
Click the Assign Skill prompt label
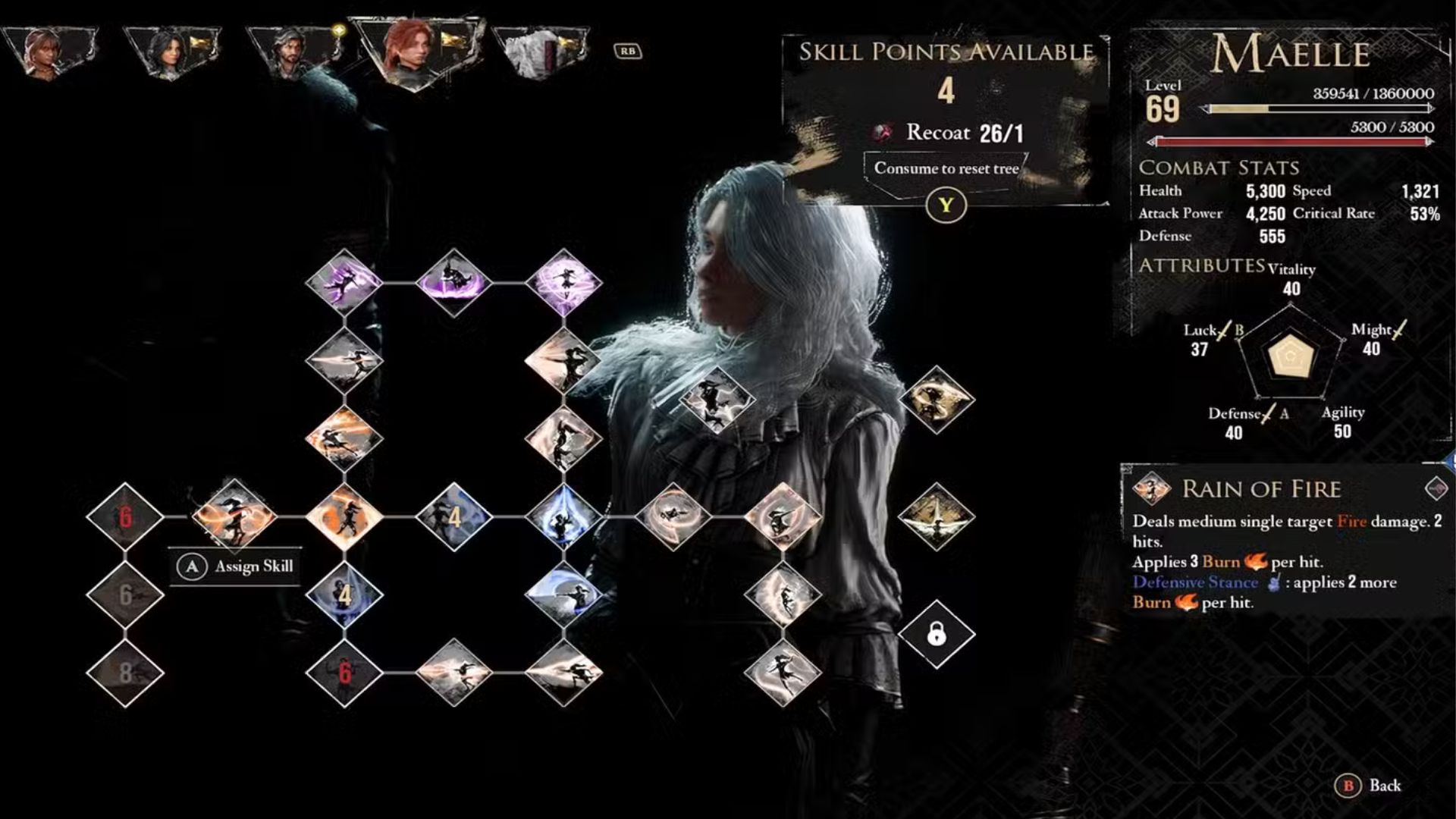(237, 566)
